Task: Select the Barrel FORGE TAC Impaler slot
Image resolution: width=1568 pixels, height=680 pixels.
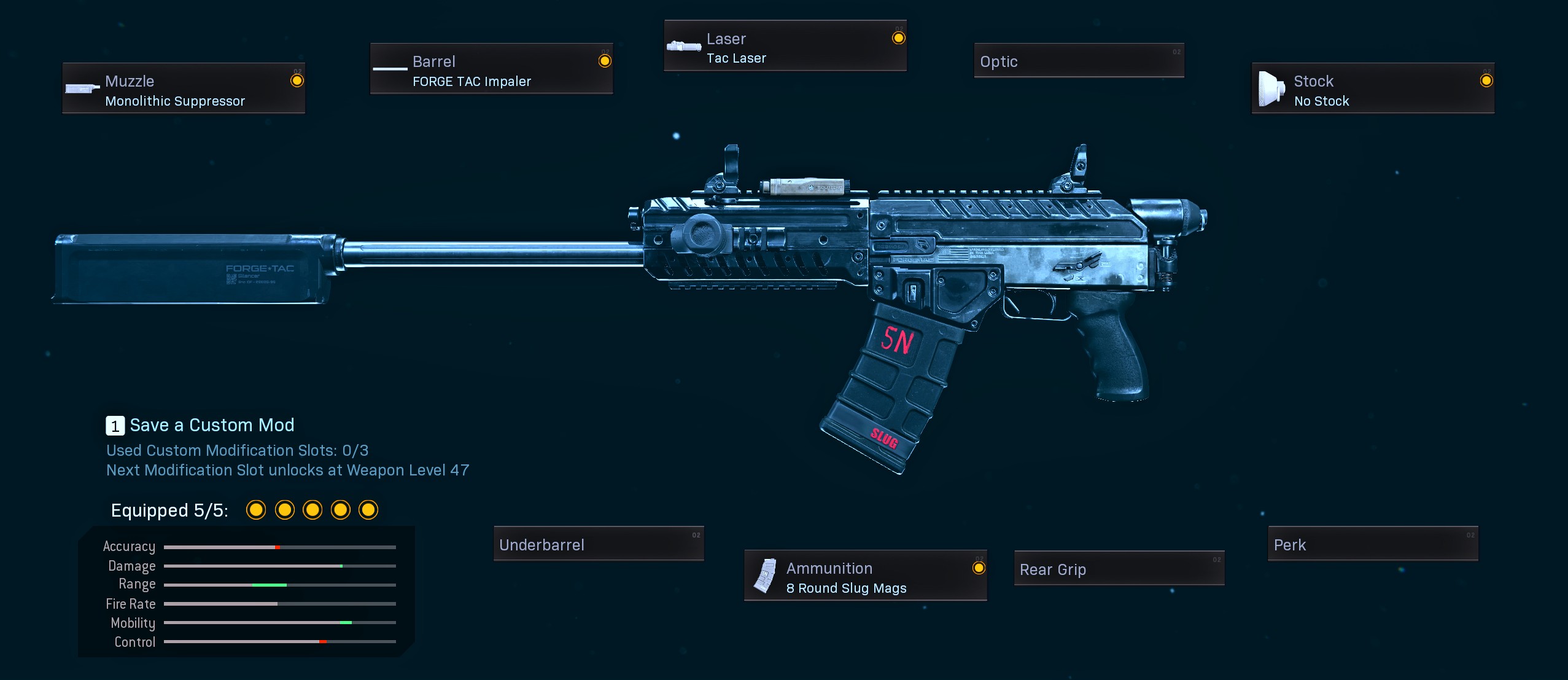Action: [491, 69]
